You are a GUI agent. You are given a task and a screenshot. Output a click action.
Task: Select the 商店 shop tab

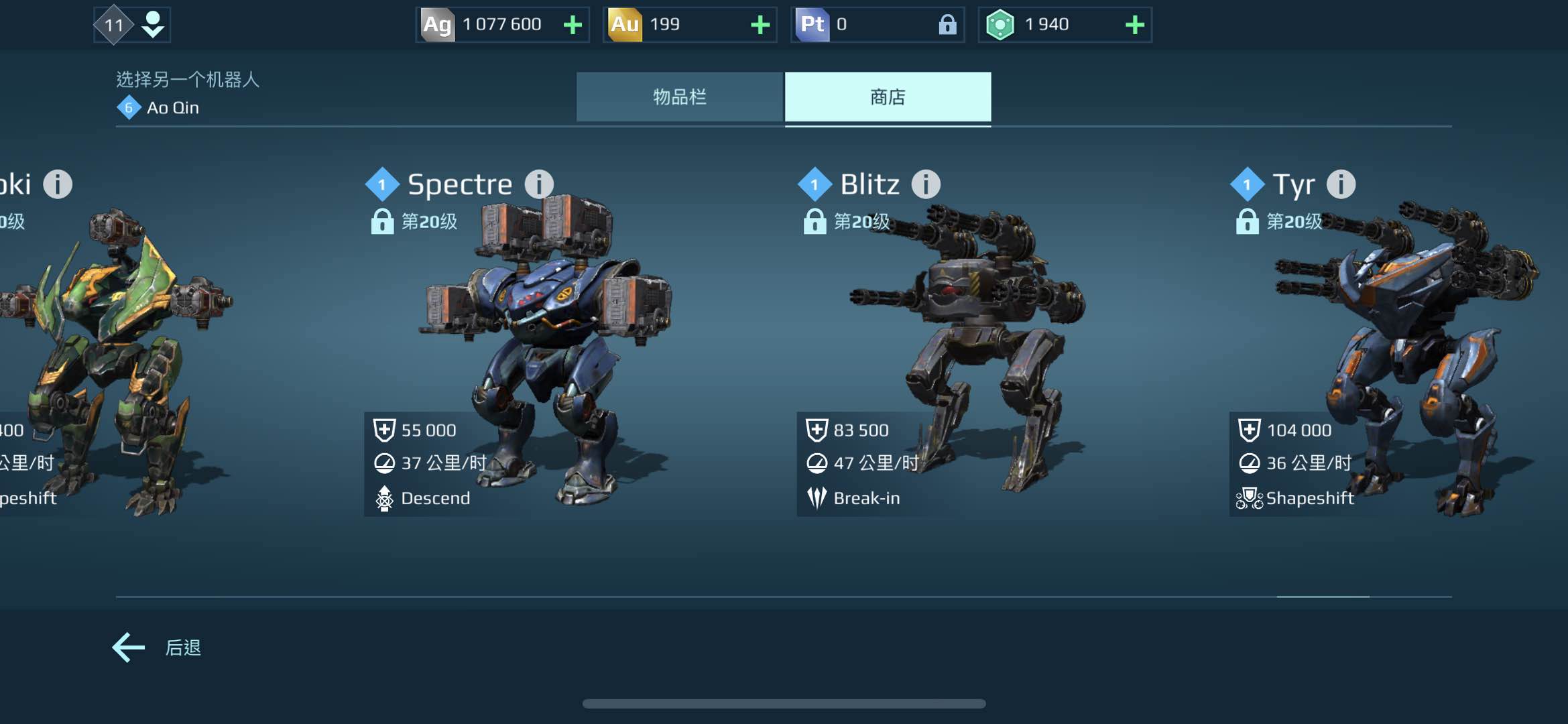[x=888, y=97]
